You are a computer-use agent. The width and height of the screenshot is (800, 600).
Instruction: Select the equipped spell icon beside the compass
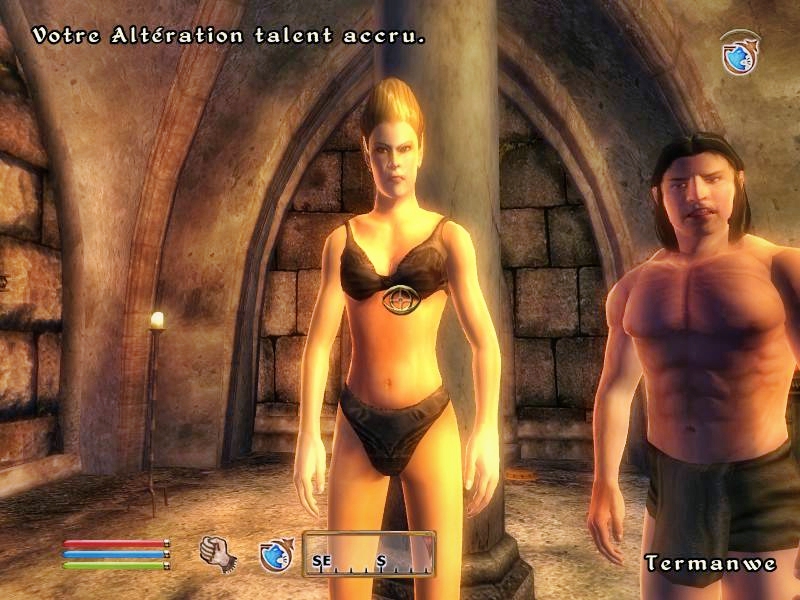click(274, 555)
